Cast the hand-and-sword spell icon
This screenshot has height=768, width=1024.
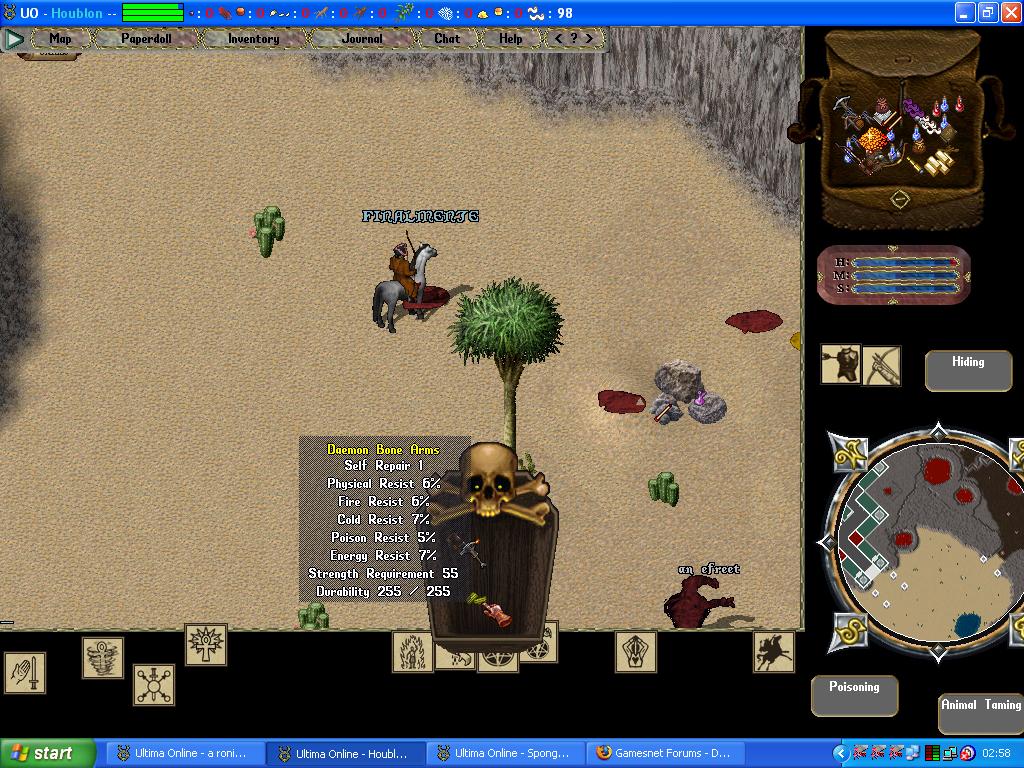24,672
